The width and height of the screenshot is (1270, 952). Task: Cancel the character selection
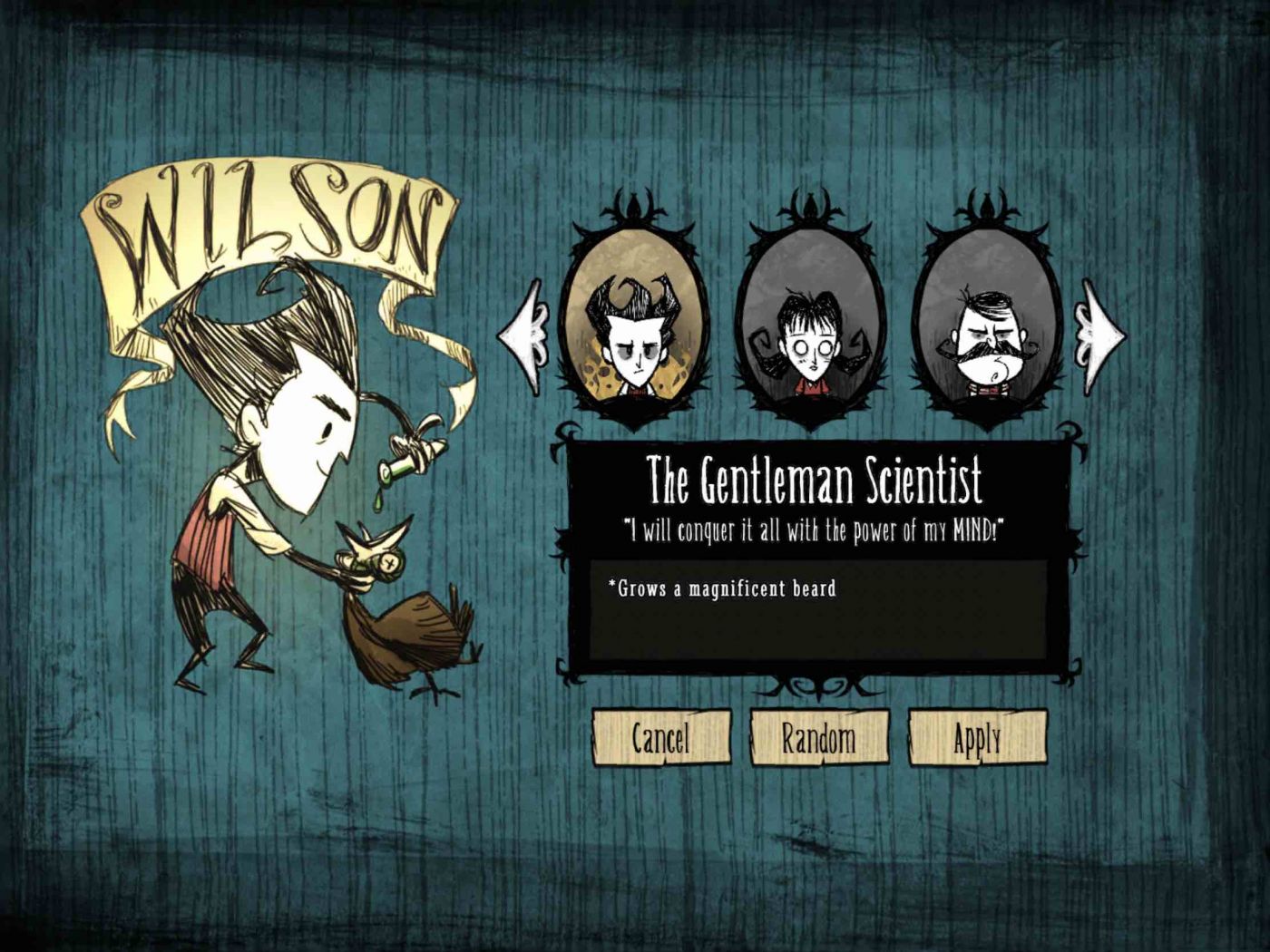tap(661, 738)
